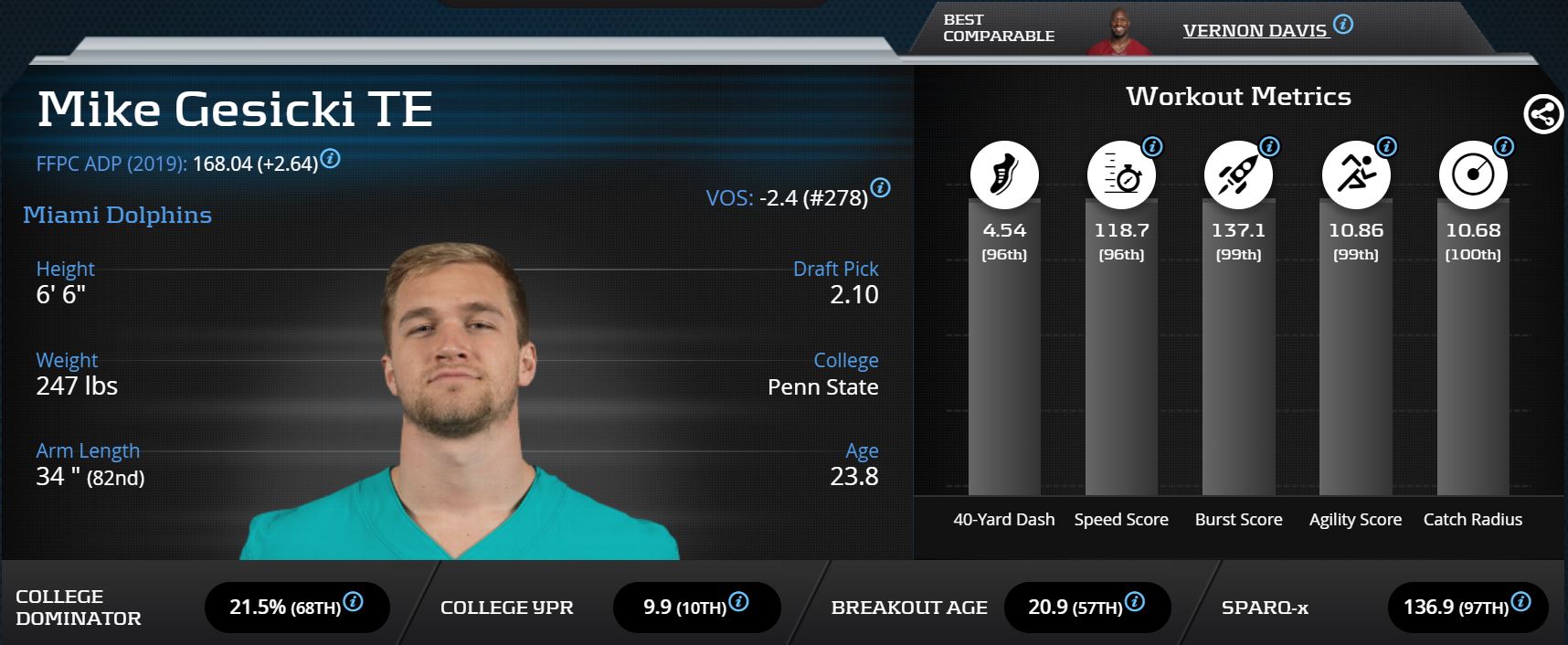The width and height of the screenshot is (1568, 645).
Task: Show SPARQ-x info tooltip
Action: [1520, 601]
